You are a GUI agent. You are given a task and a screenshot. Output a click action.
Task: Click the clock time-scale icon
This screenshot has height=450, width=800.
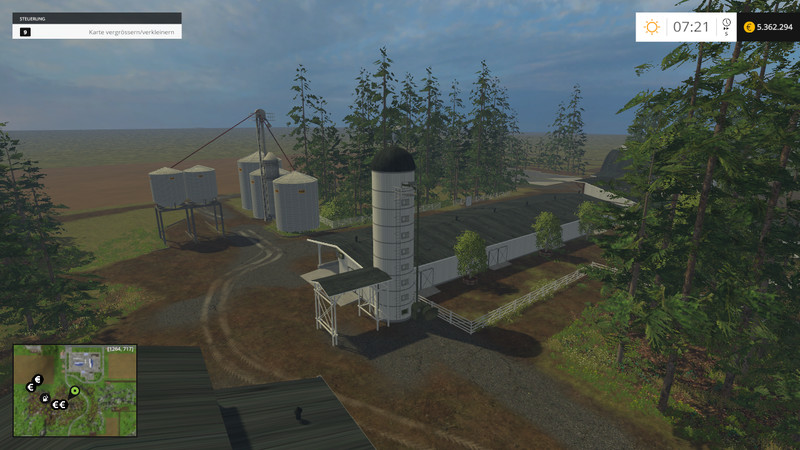726,24
